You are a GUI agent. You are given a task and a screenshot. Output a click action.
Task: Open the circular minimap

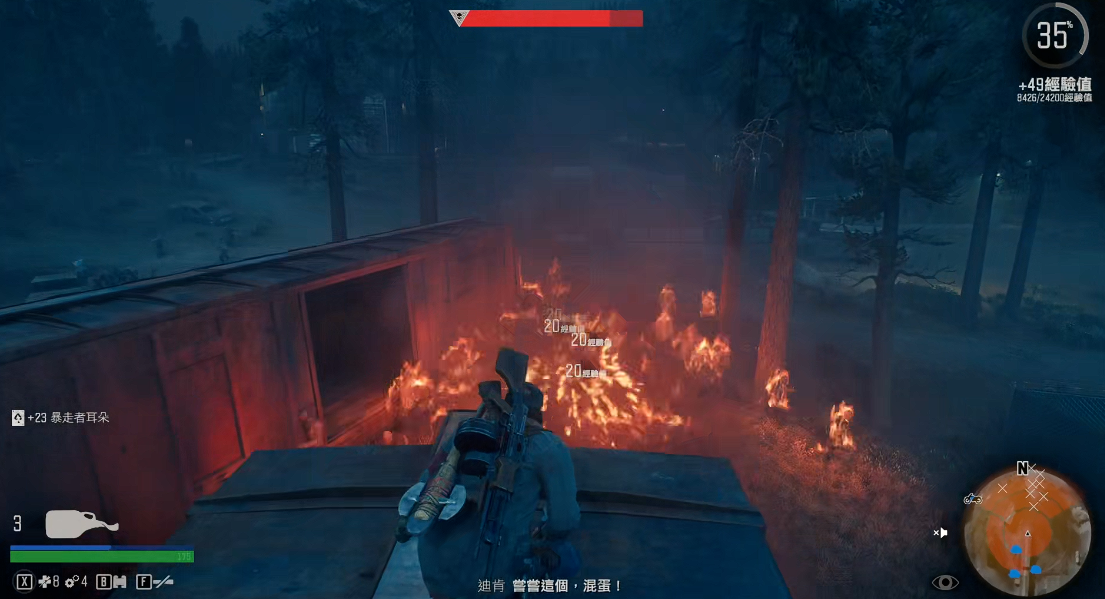point(1027,532)
